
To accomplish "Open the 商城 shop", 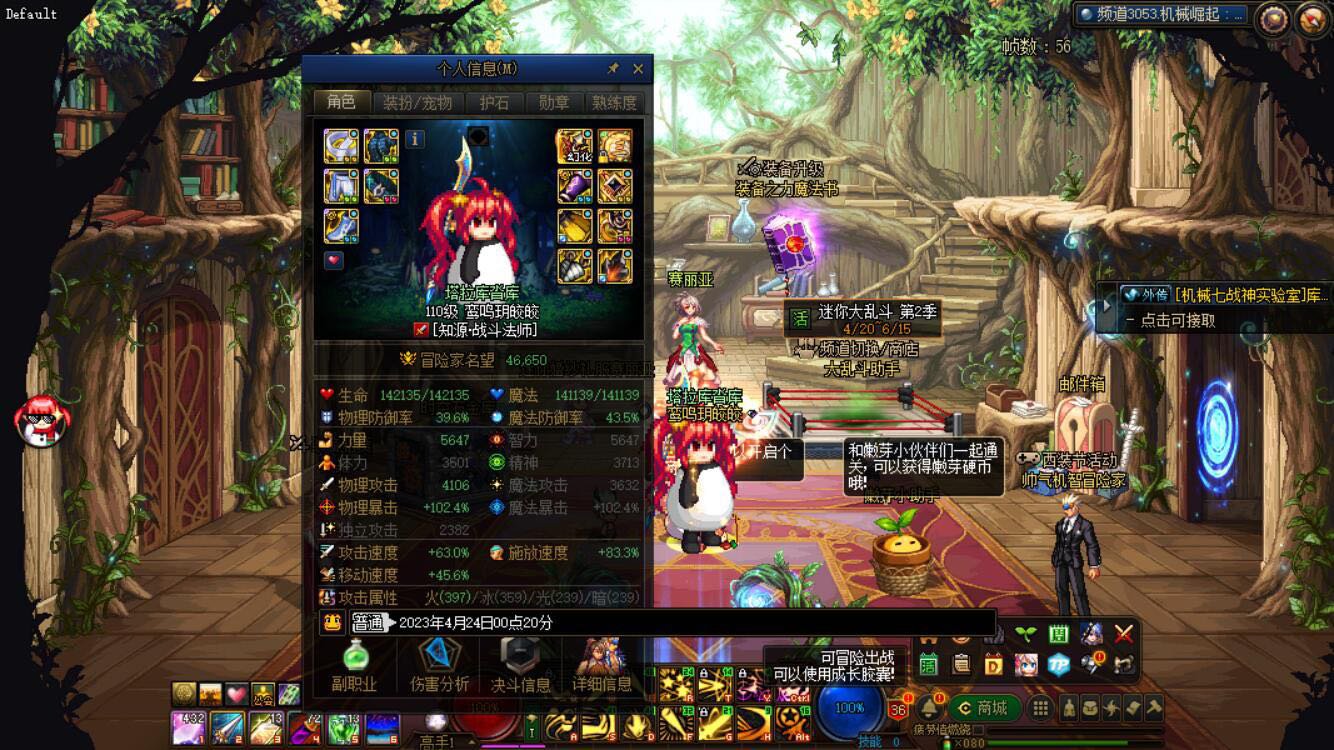I will coord(983,708).
